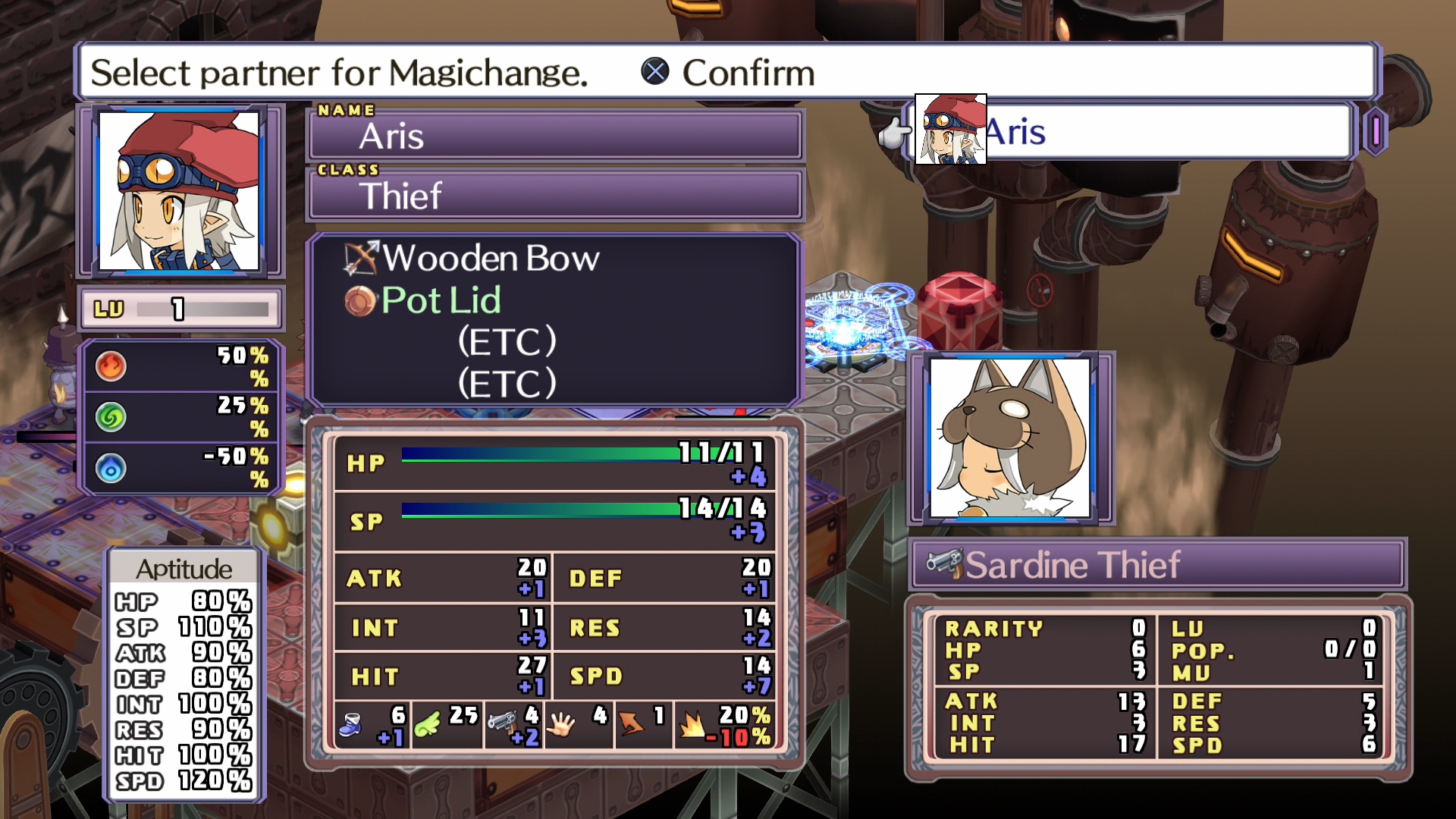
Task: Click the Wooden Bow weapon icon
Action: 362,259
